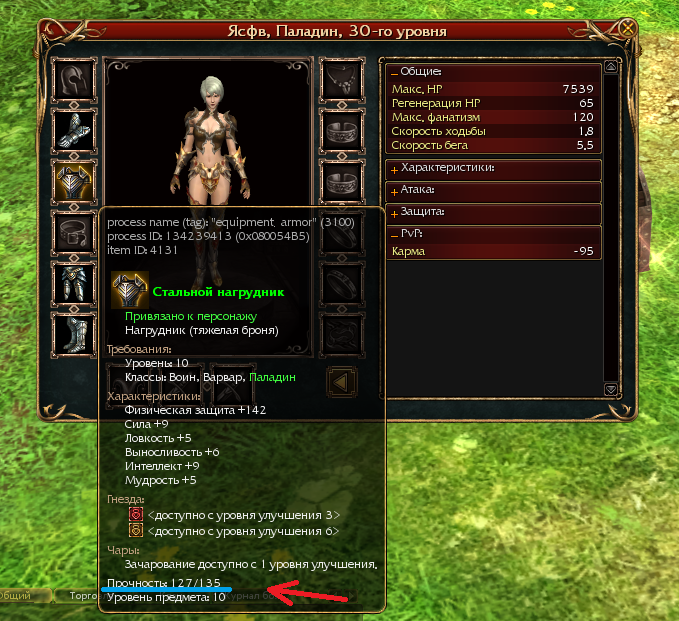Expand the Атака section
679x621 pixels.
click(x=395, y=191)
